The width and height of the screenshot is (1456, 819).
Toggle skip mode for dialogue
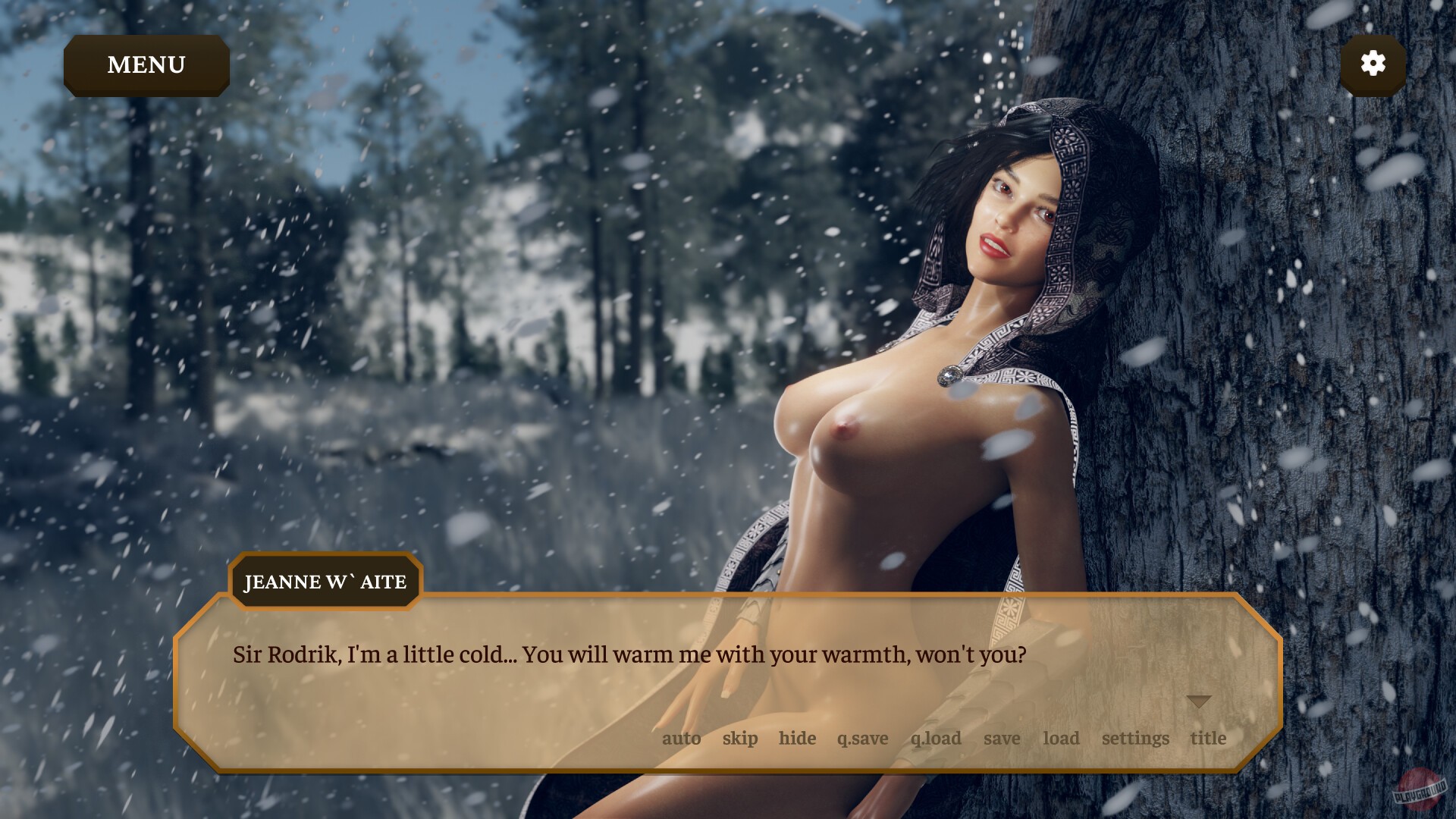pos(739,738)
